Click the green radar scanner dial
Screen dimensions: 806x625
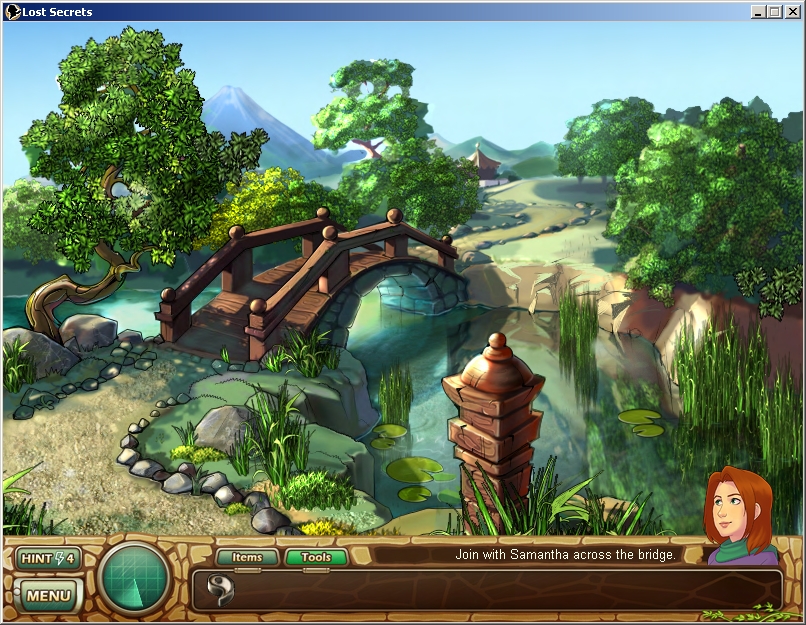point(135,579)
